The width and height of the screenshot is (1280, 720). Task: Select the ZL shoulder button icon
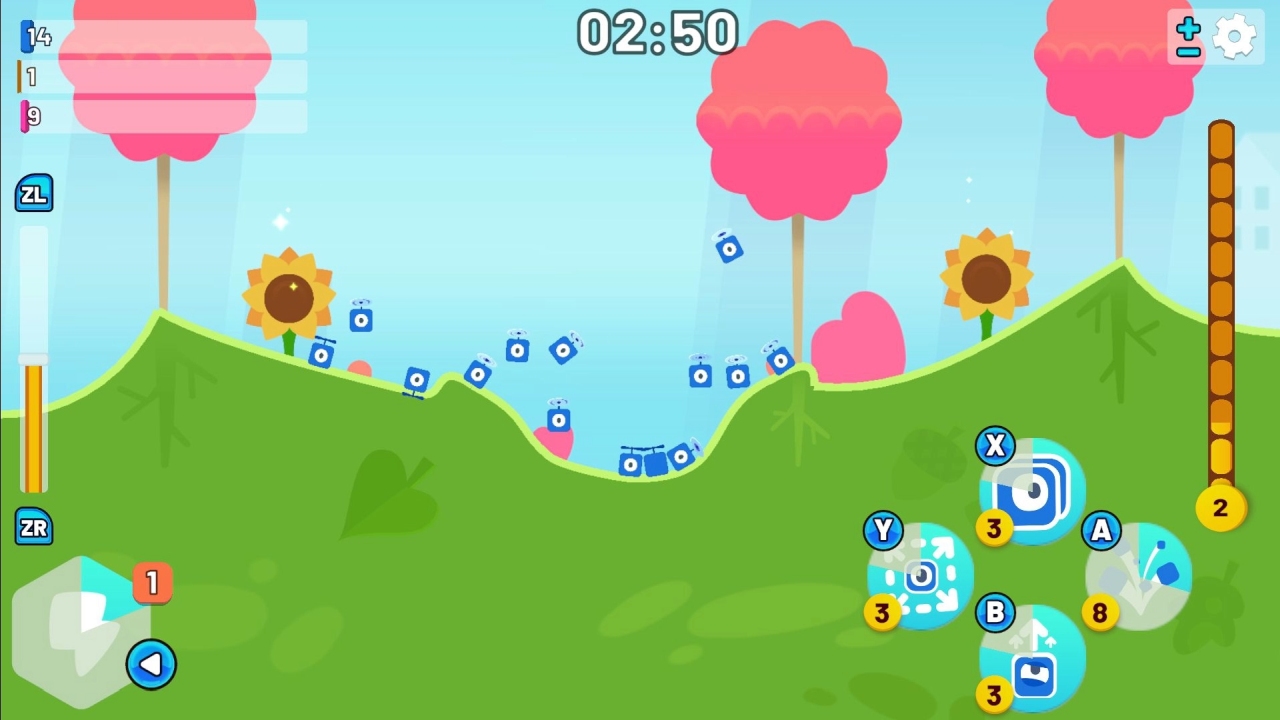34,193
